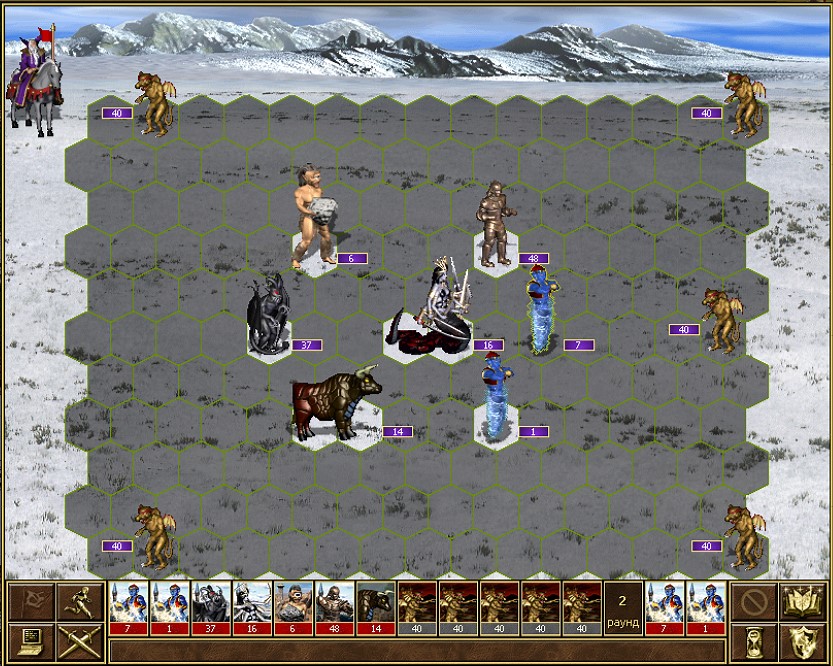Choose the turn-queue portrait with count 6

pos(293,608)
